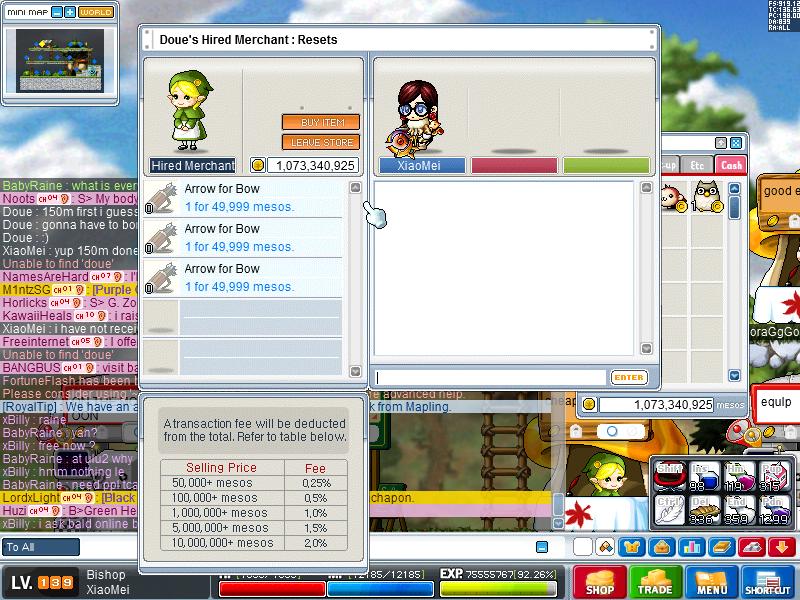
Task: Click the BUY ITEM button
Action: [x=320, y=123]
